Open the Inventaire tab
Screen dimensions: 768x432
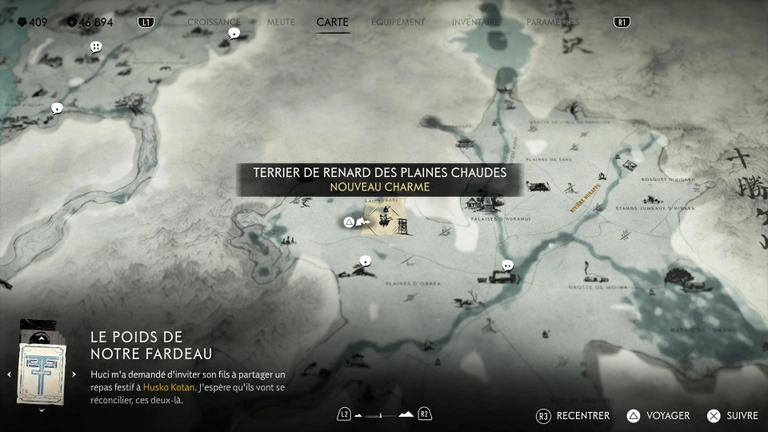pos(476,21)
